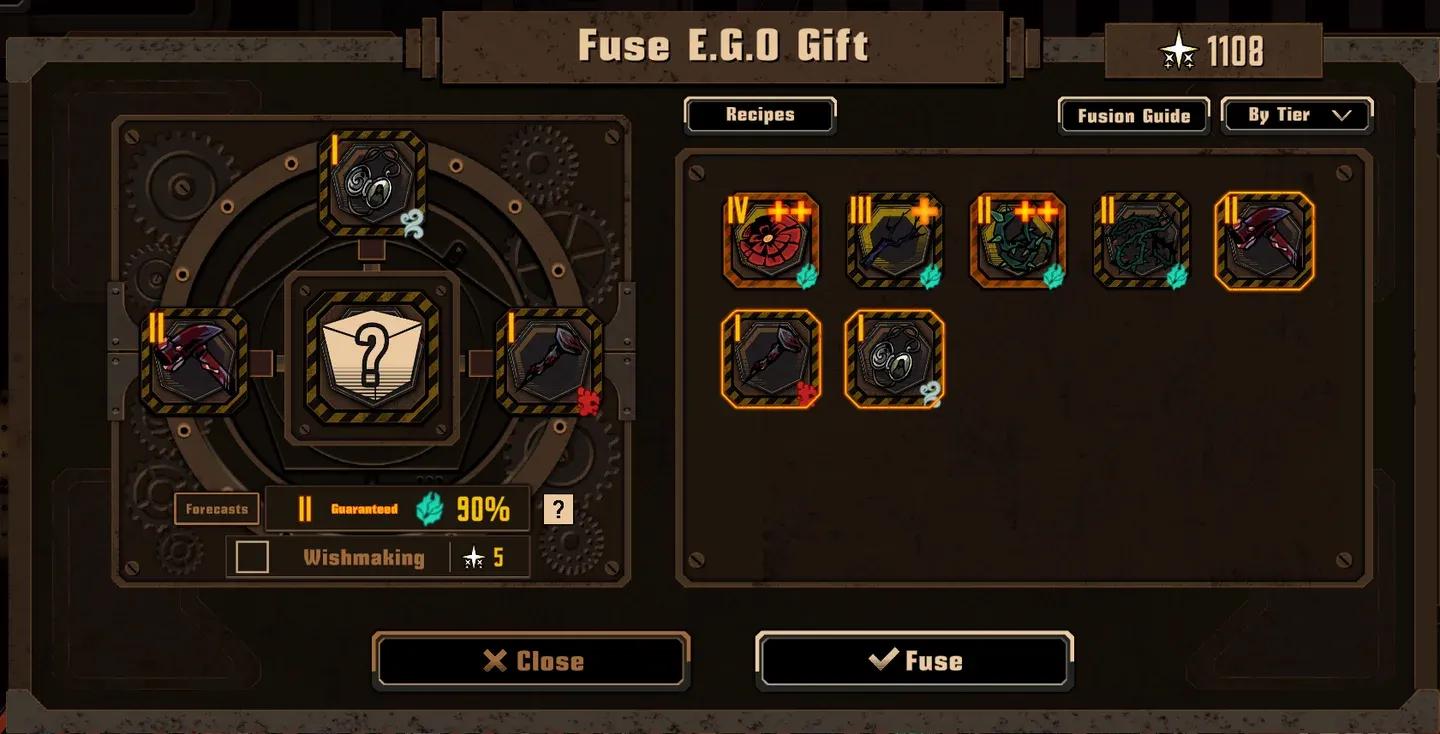The height and width of the screenshot is (734, 1440).
Task: Select the tier IV red flower gift
Action: click(771, 242)
